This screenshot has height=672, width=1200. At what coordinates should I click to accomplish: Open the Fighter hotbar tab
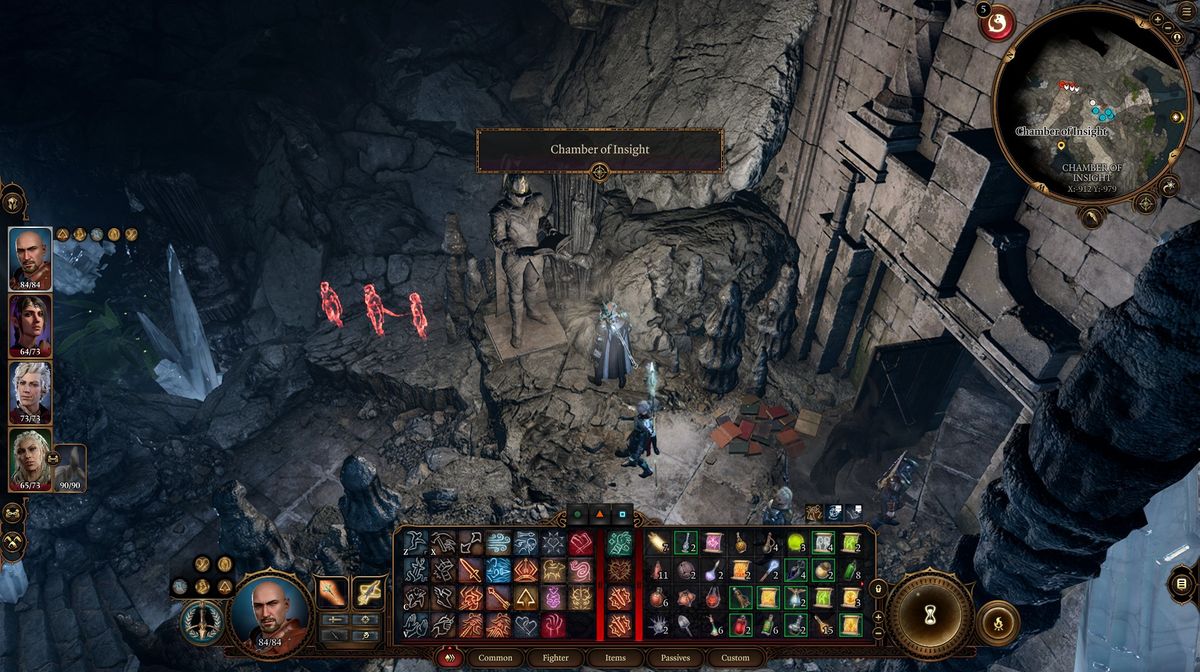[x=558, y=657]
